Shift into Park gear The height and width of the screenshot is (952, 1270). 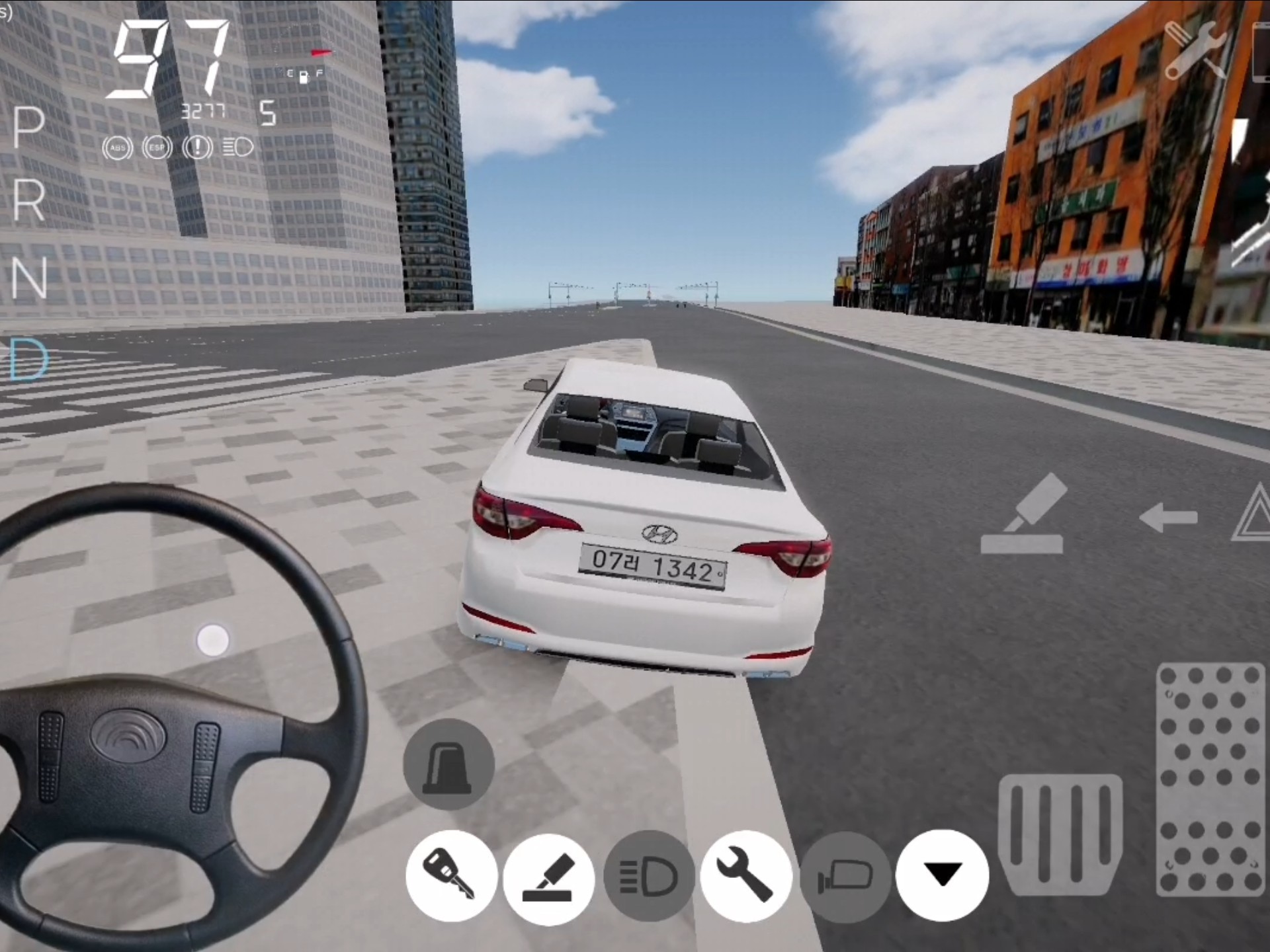tap(28, 128)
